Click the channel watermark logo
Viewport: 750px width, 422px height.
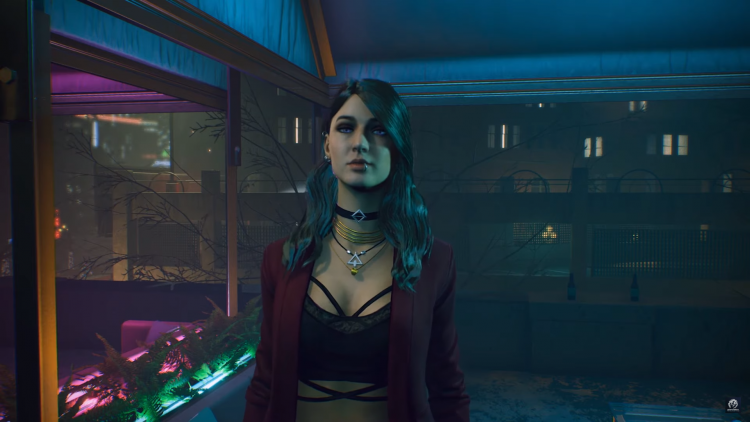(x=733, y=405)
